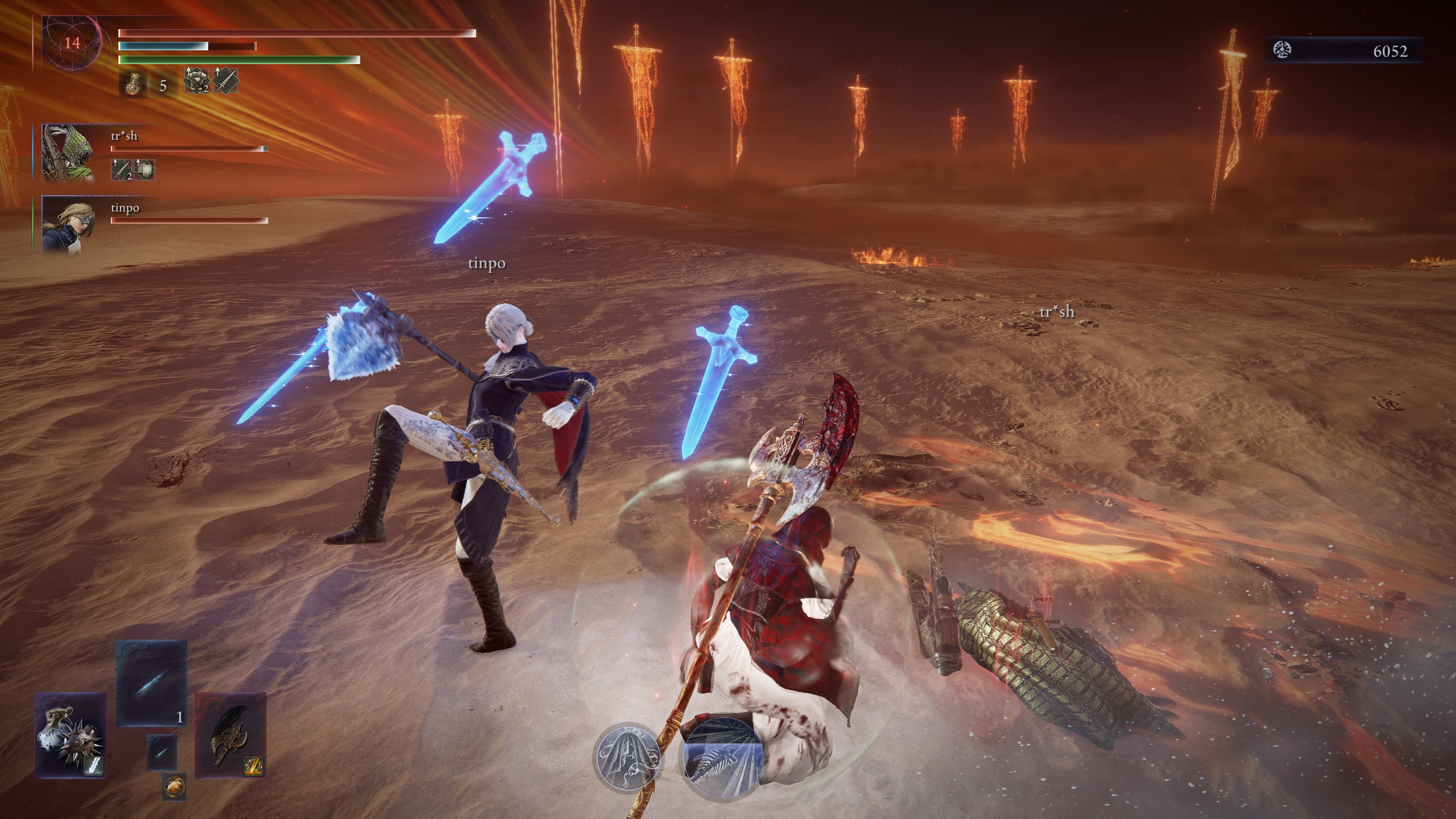Select the crimson flask icon
The image size is (1456, 819).
coord(133,85)
